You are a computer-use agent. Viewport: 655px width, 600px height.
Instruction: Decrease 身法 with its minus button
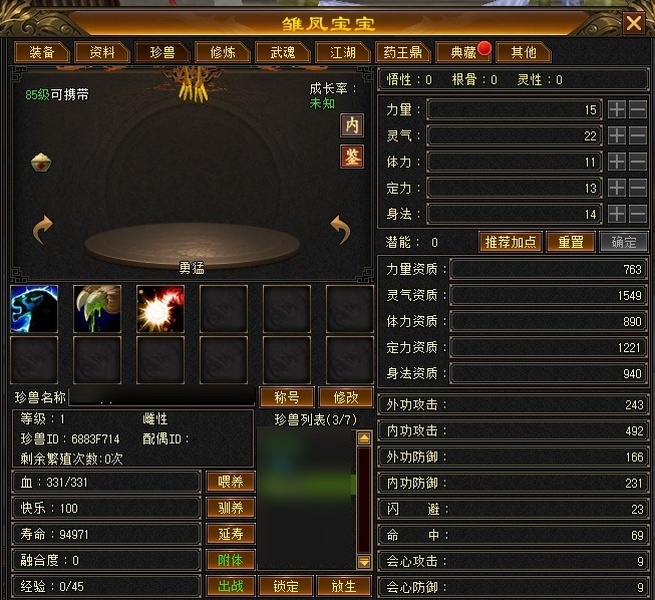(x=637, y=213)
